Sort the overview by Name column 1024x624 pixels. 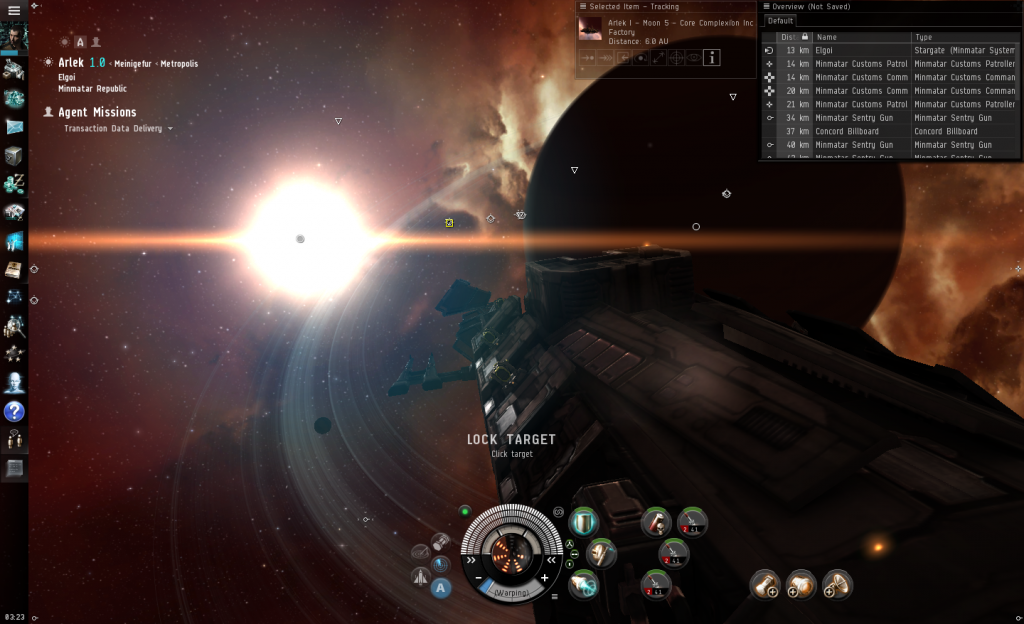(x=860, y=37)
